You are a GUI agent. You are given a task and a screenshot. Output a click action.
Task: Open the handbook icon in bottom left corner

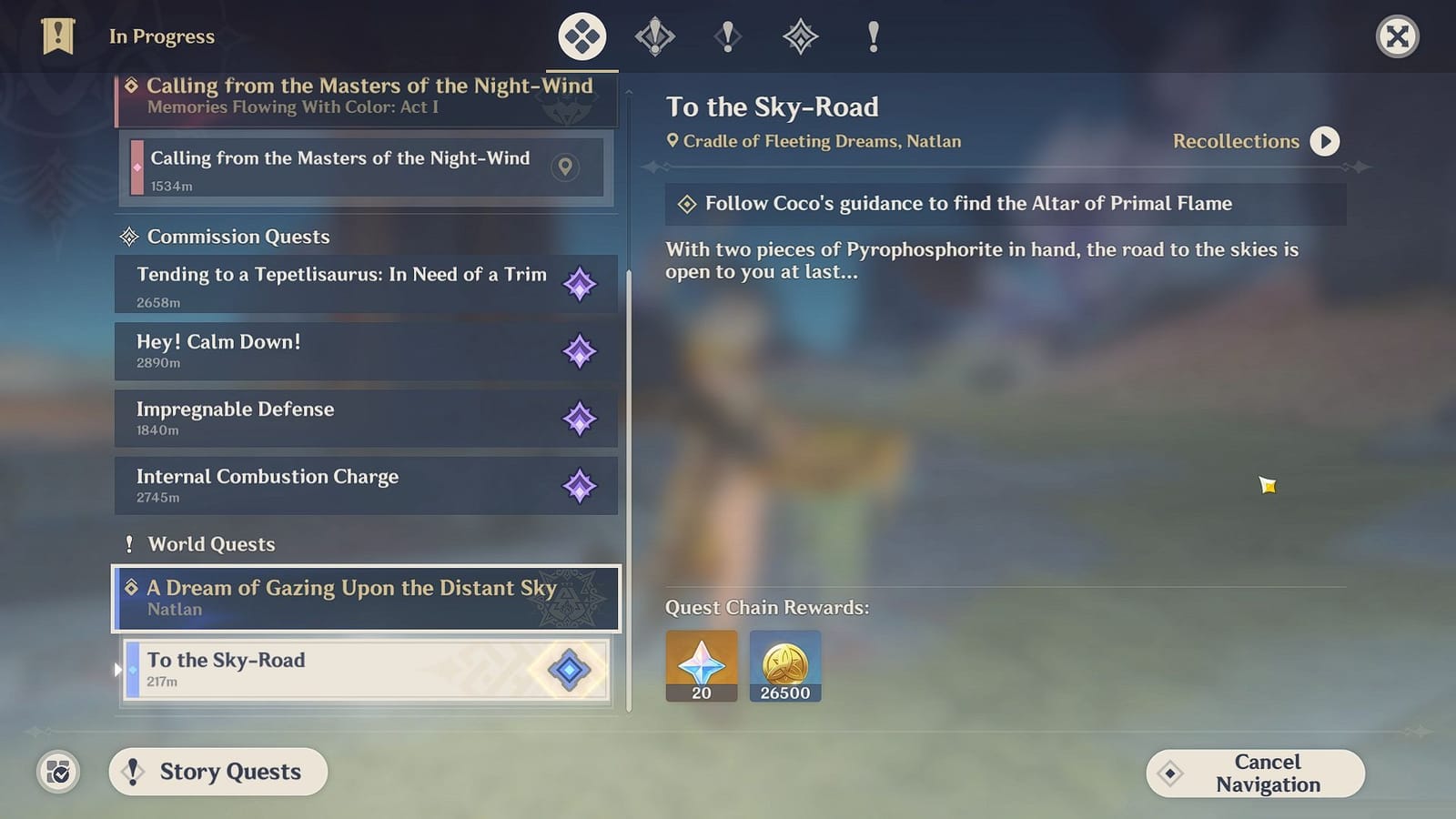pyautogui.click(x=56, y=772)
